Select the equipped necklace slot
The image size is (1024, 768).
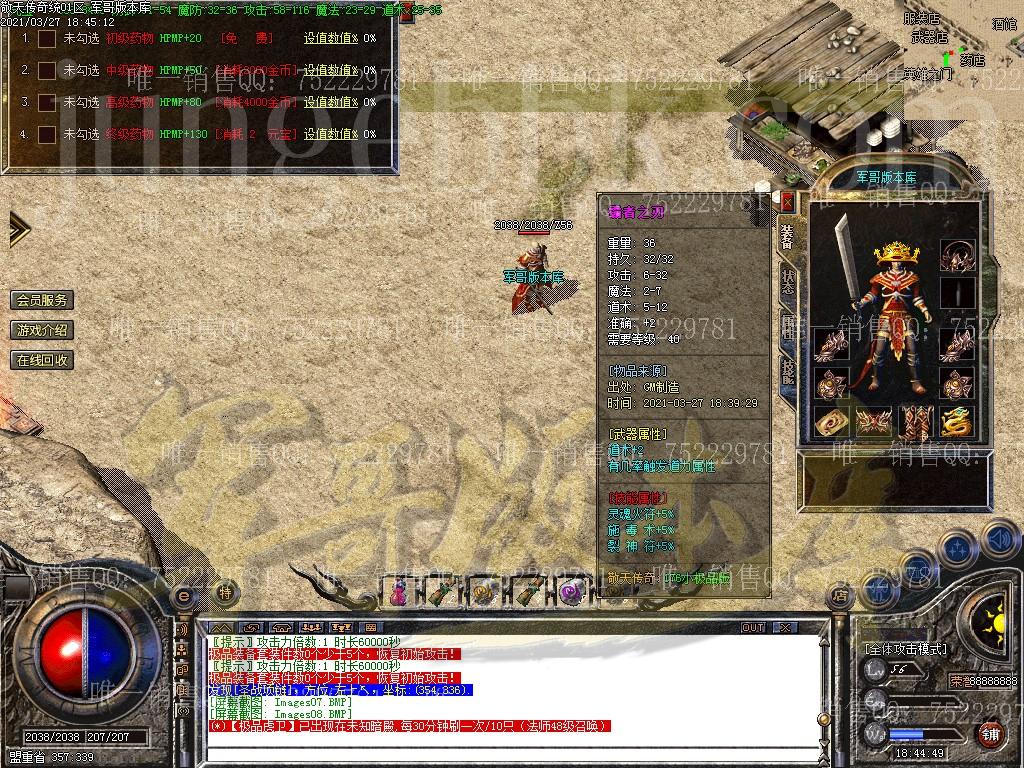957,256
